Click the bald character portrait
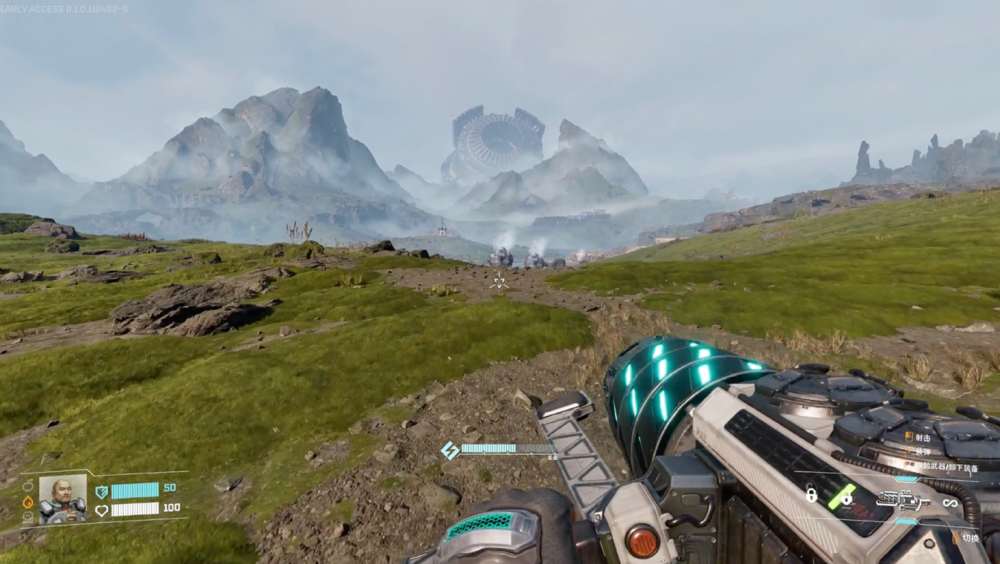 (x=62, y=498)
